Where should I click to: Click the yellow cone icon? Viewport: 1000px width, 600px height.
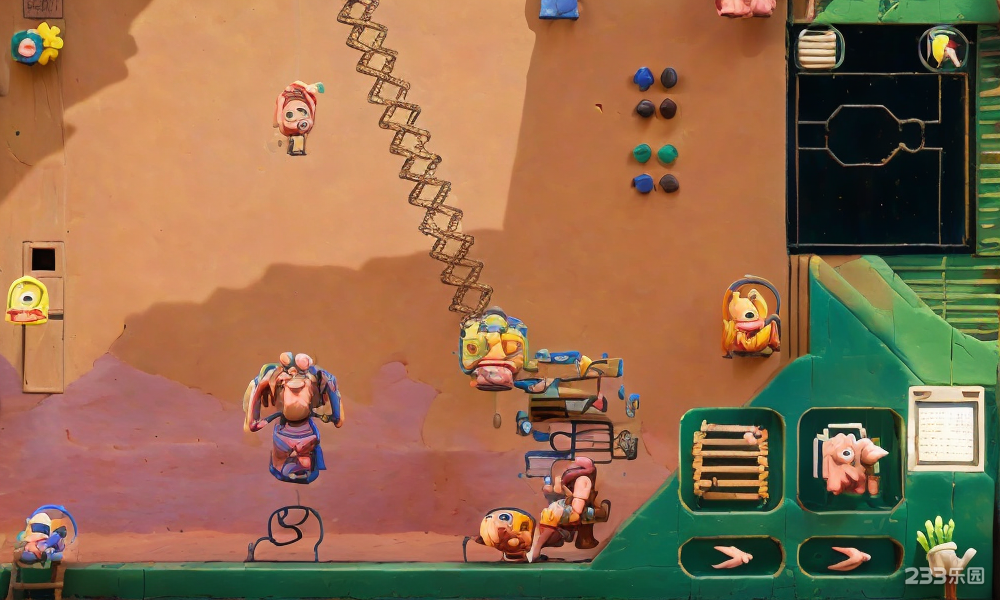[x=943, y=48]
